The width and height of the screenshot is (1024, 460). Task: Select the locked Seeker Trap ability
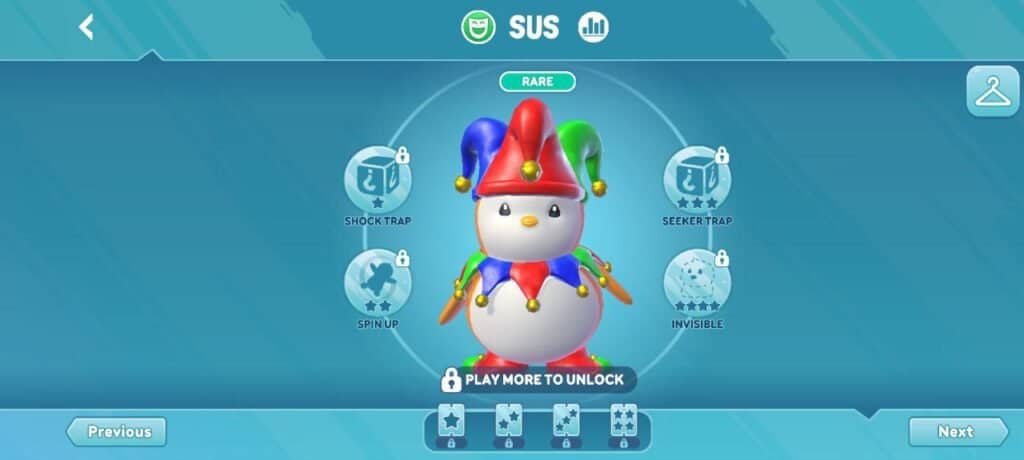(697, 180)
